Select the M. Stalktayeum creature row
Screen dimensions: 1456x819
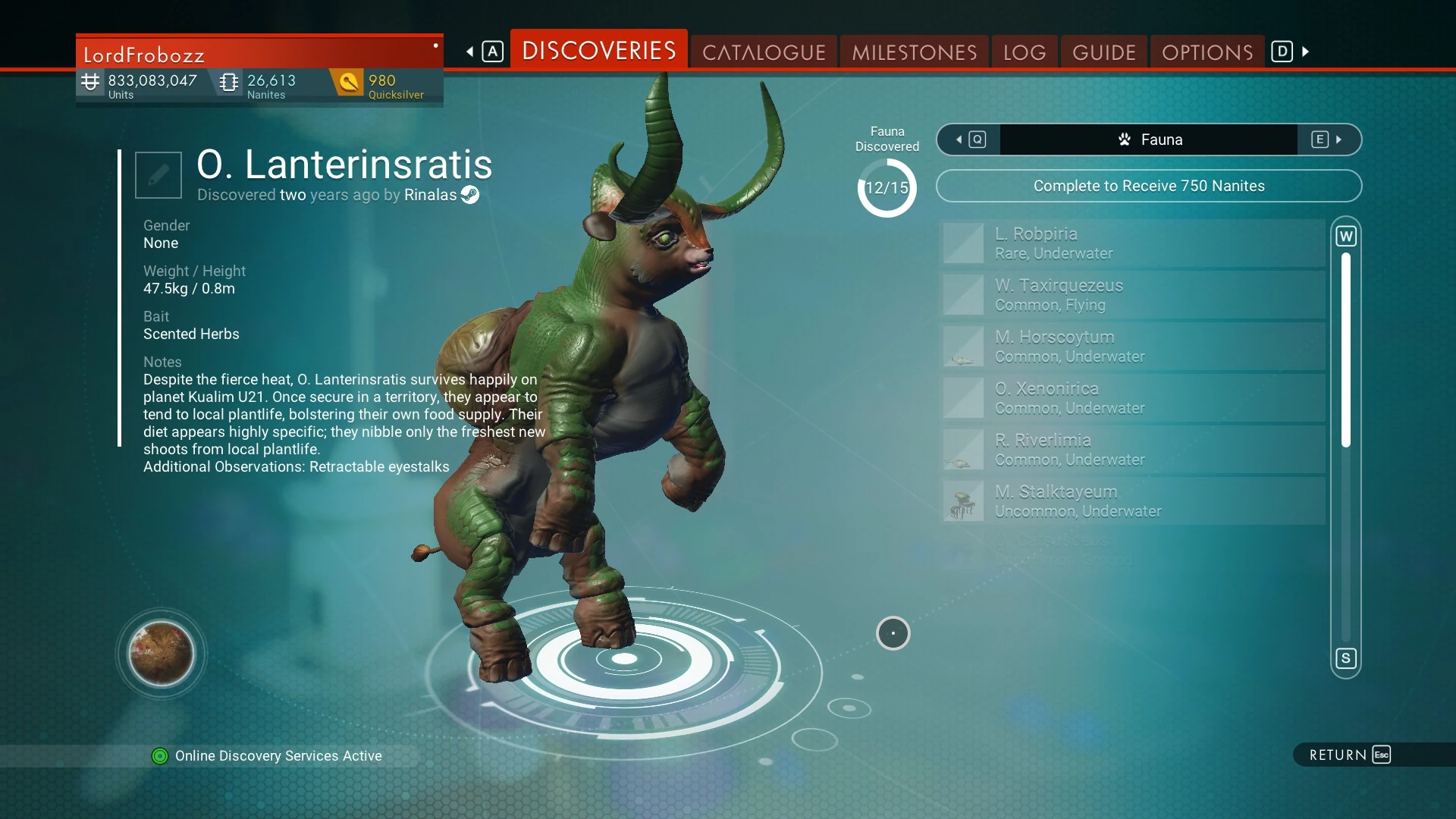[x=1132, y=501]
